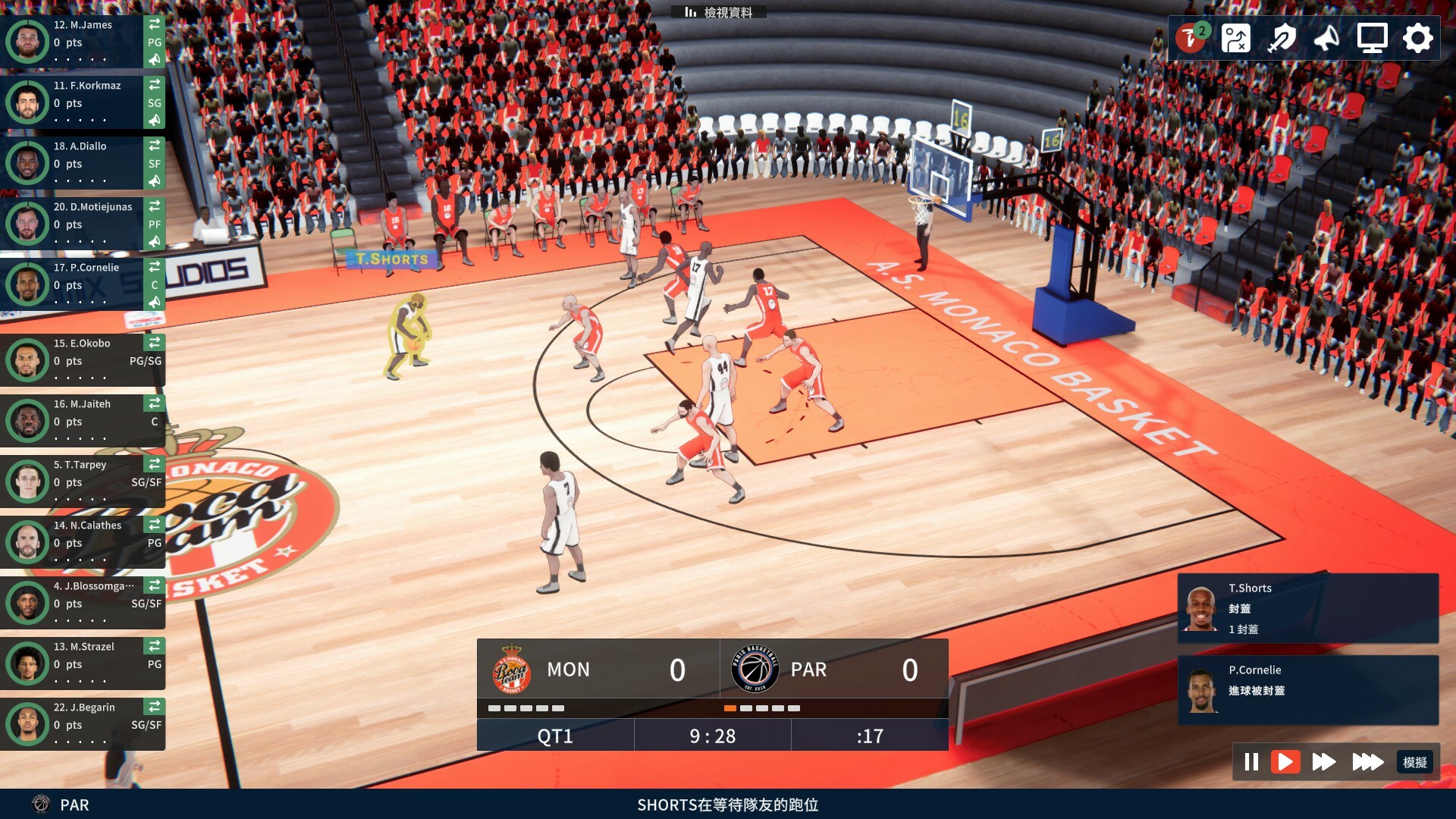
Task: Set playback to normal speed
Action: (x=1285, y=761)
